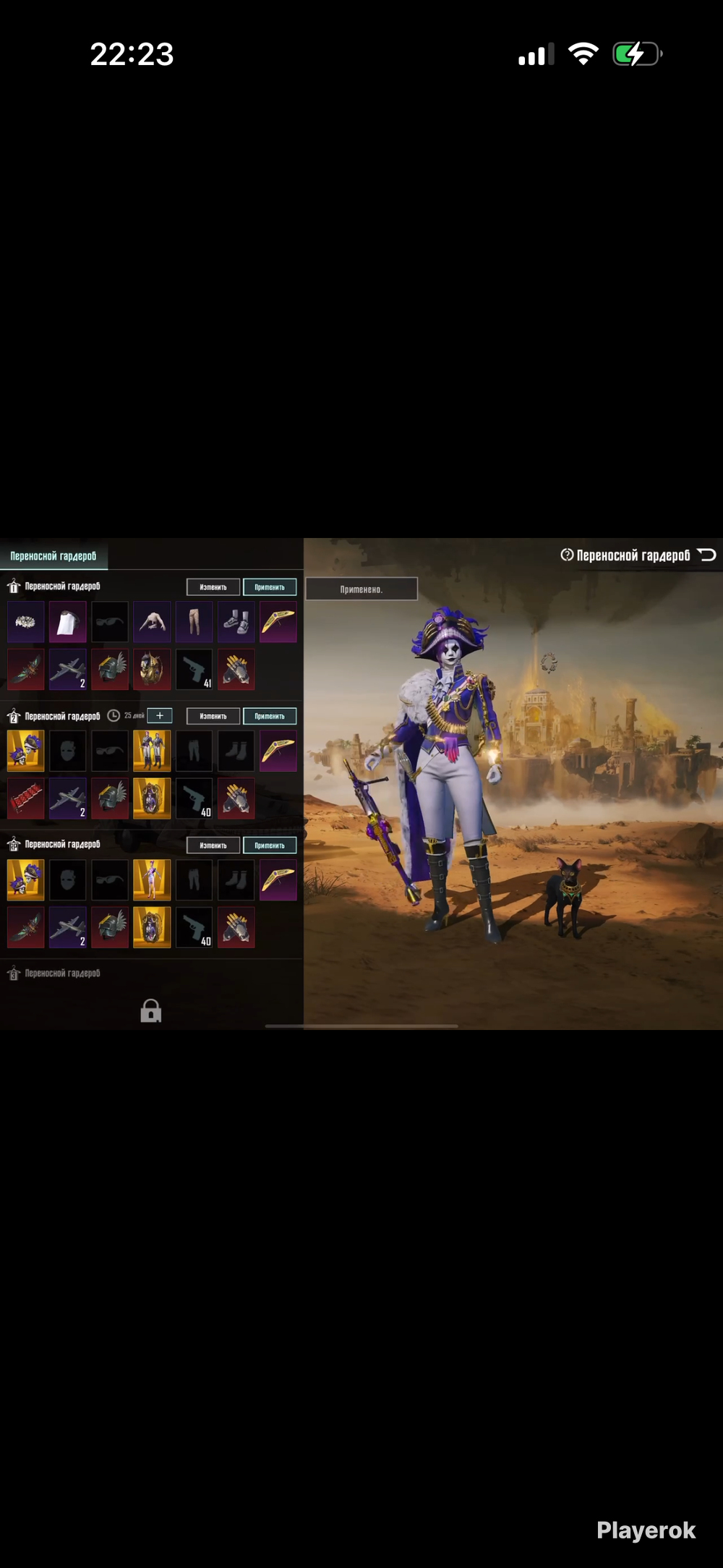Select the red carpet parachute slot
723x1568 pixels.
(25, 798)
